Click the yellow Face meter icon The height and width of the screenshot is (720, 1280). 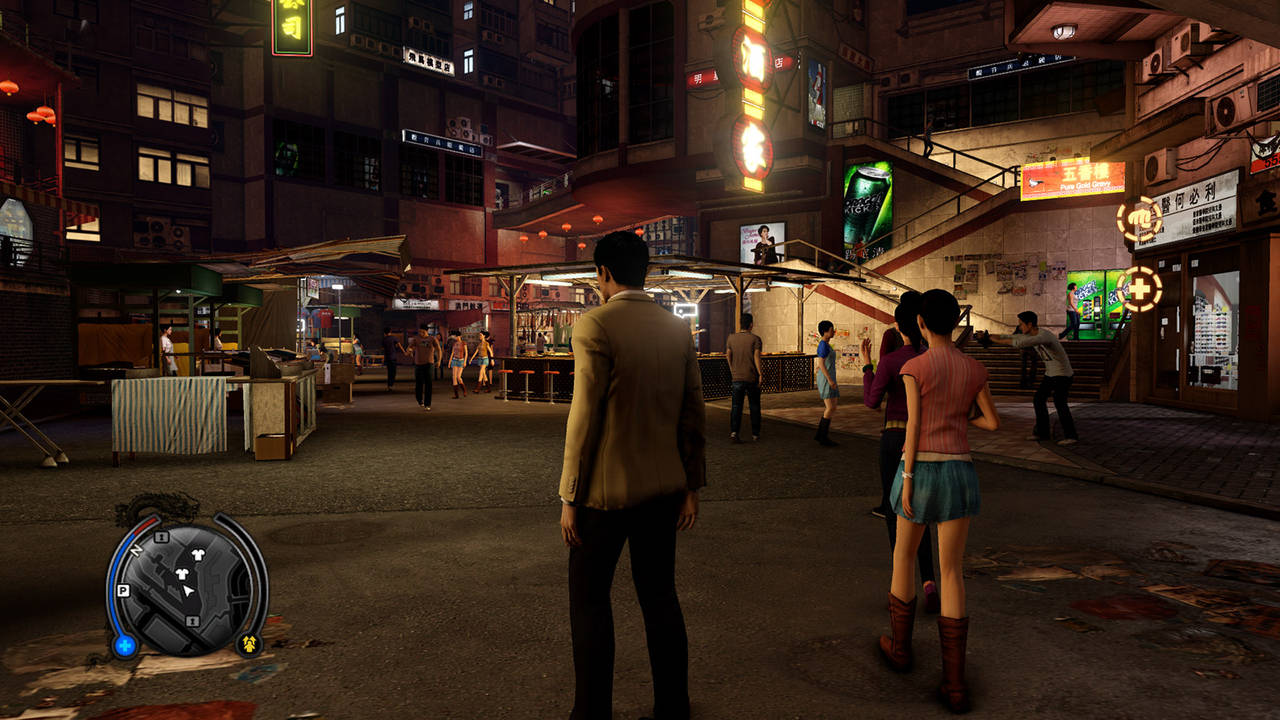pyautogui.click(x=248, y=643)
